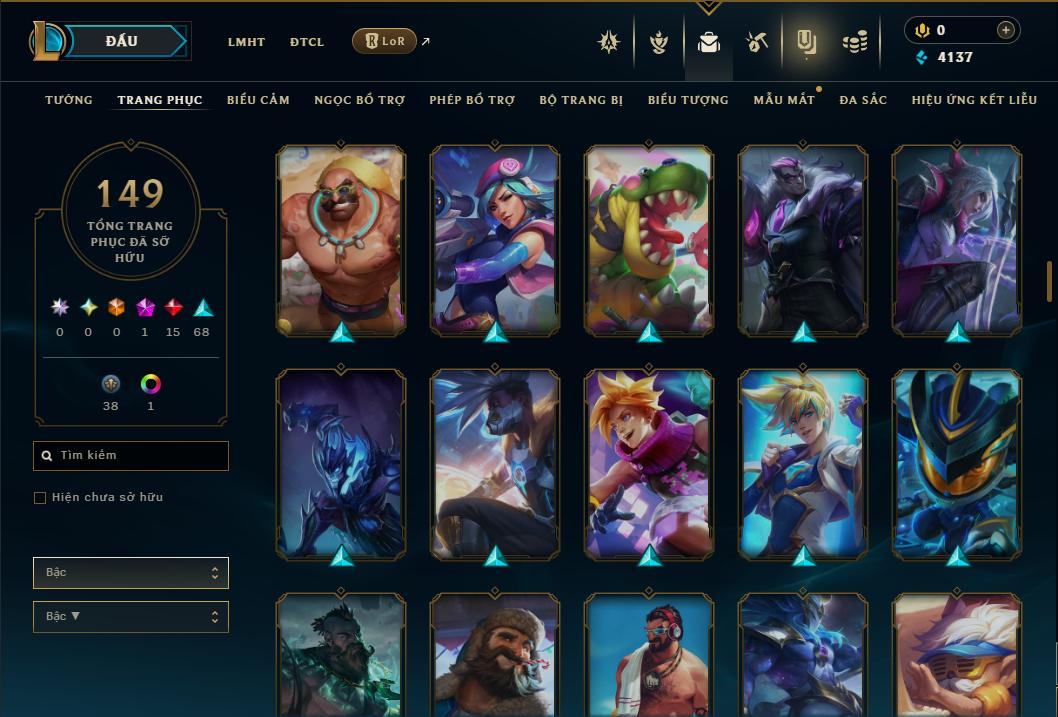Image resolution: width=1058 pixels, height=717 pixels.
Task: Open the BIỂU CẢM tab
Action: click(x=258, y=100)
